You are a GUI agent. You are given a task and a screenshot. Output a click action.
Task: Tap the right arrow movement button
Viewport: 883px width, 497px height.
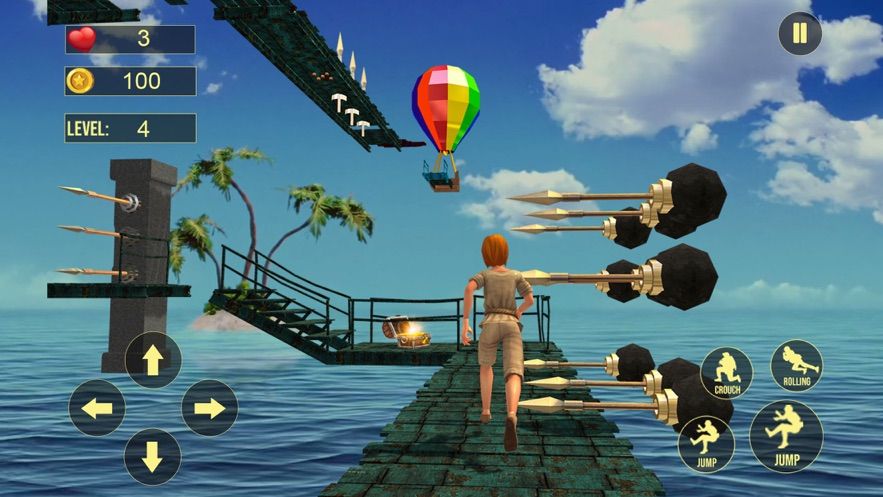click(x=209, y=408)
